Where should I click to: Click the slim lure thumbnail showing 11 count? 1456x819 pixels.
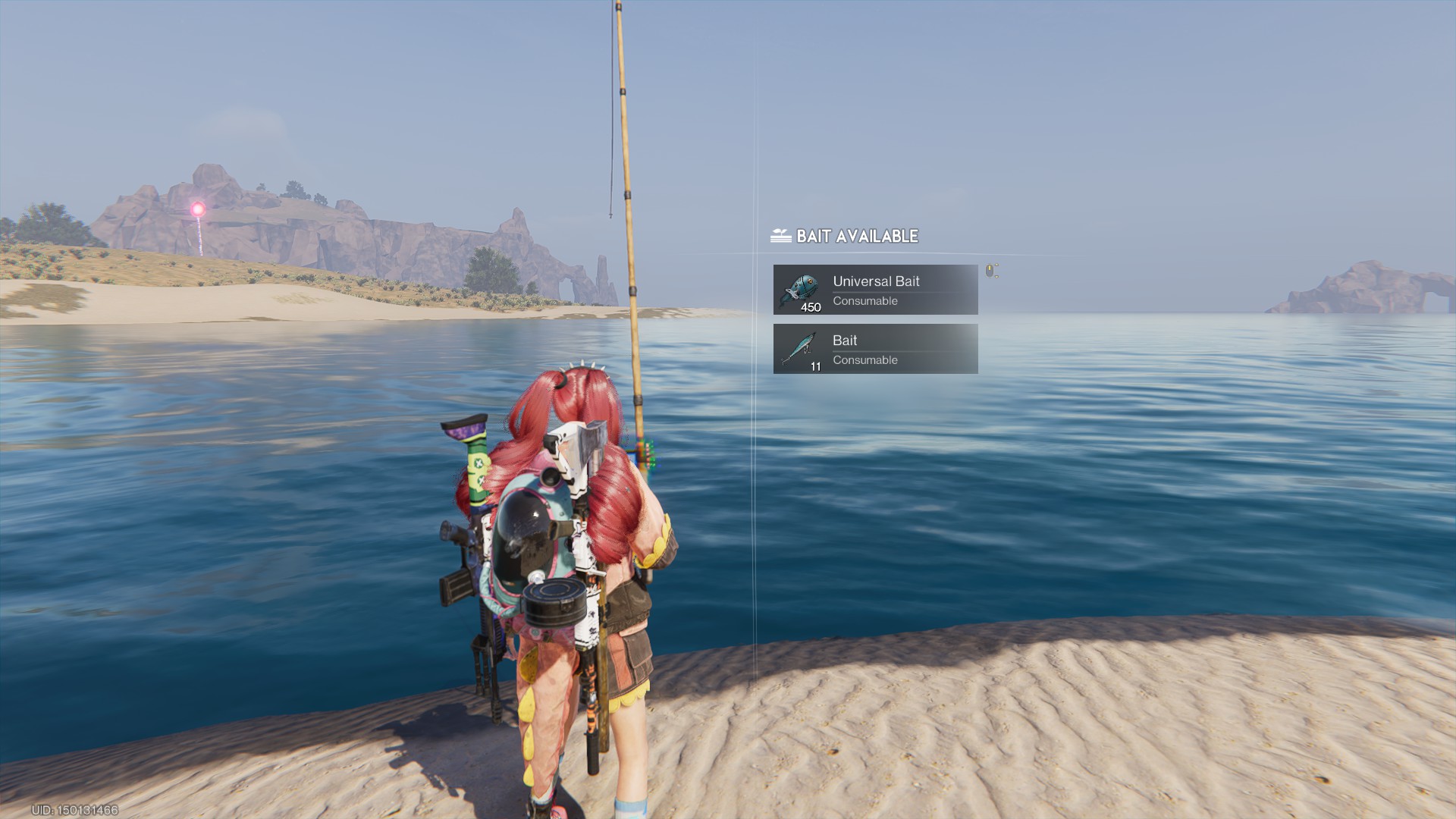(x=800, y=348)
